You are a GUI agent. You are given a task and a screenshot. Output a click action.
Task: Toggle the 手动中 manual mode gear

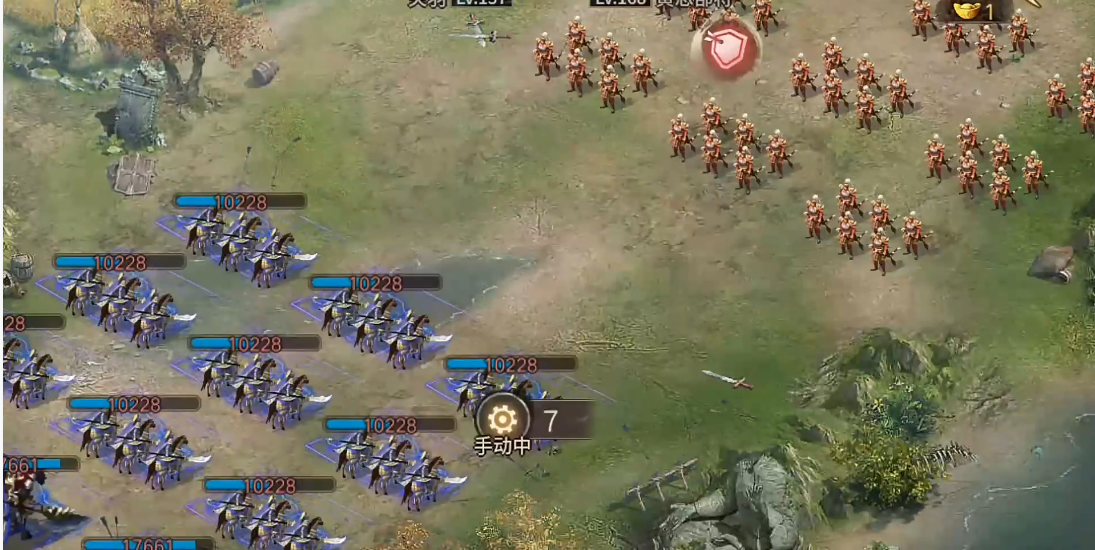pos(501,420)
